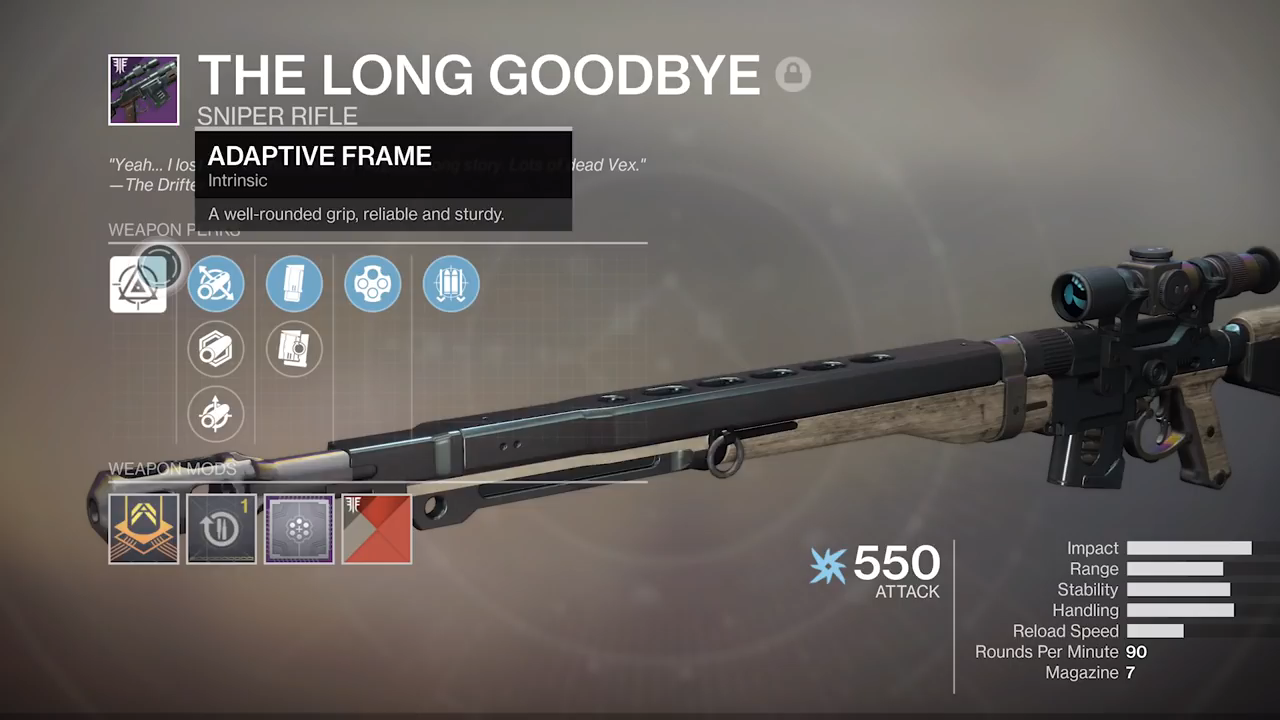The width and height of the screenshot is (1280, 720).
Task: Inspect the revolver cylinder trait perk
Action: tap(373, 284)
